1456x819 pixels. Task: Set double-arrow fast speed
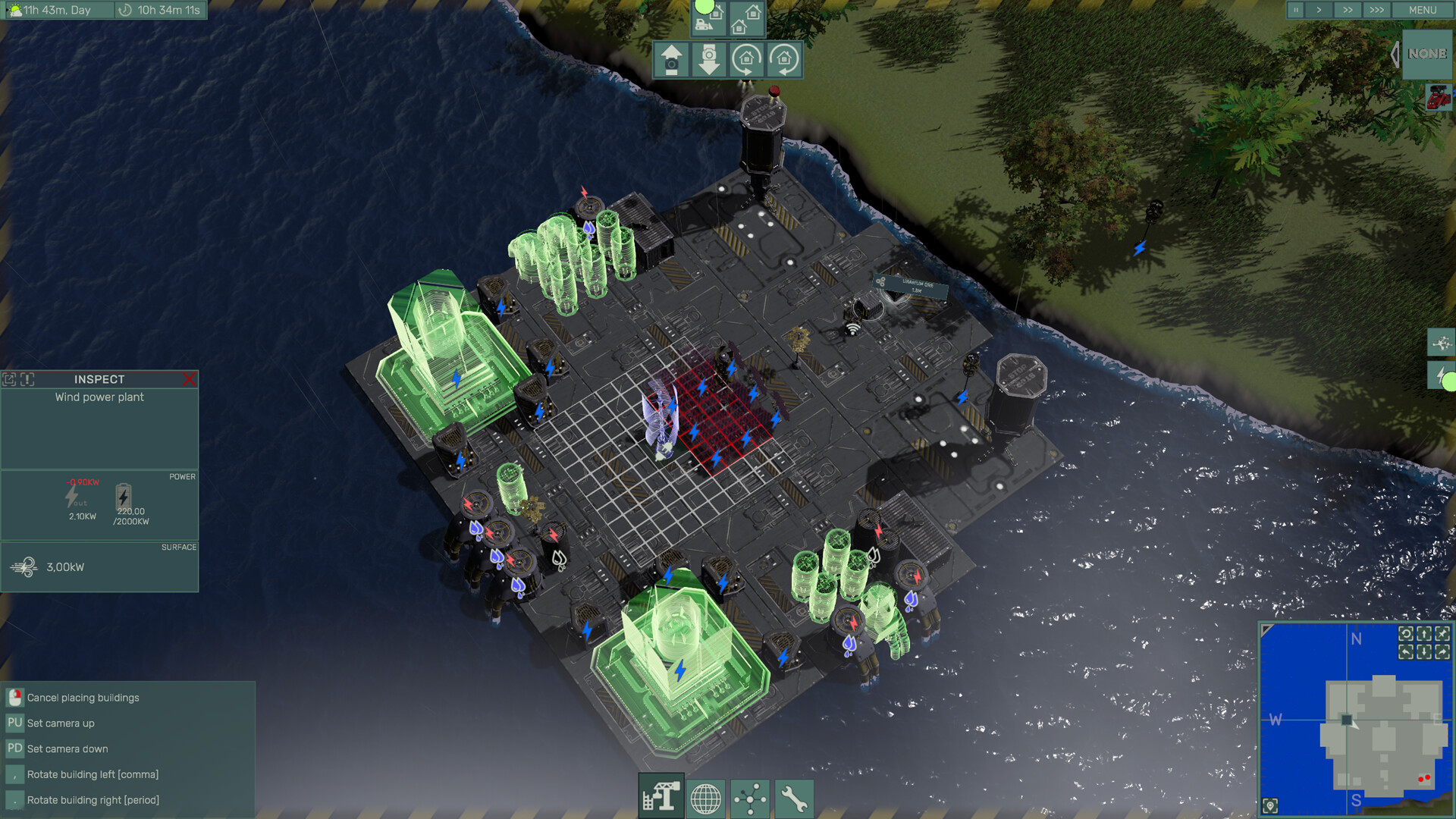click(1347, 10)
